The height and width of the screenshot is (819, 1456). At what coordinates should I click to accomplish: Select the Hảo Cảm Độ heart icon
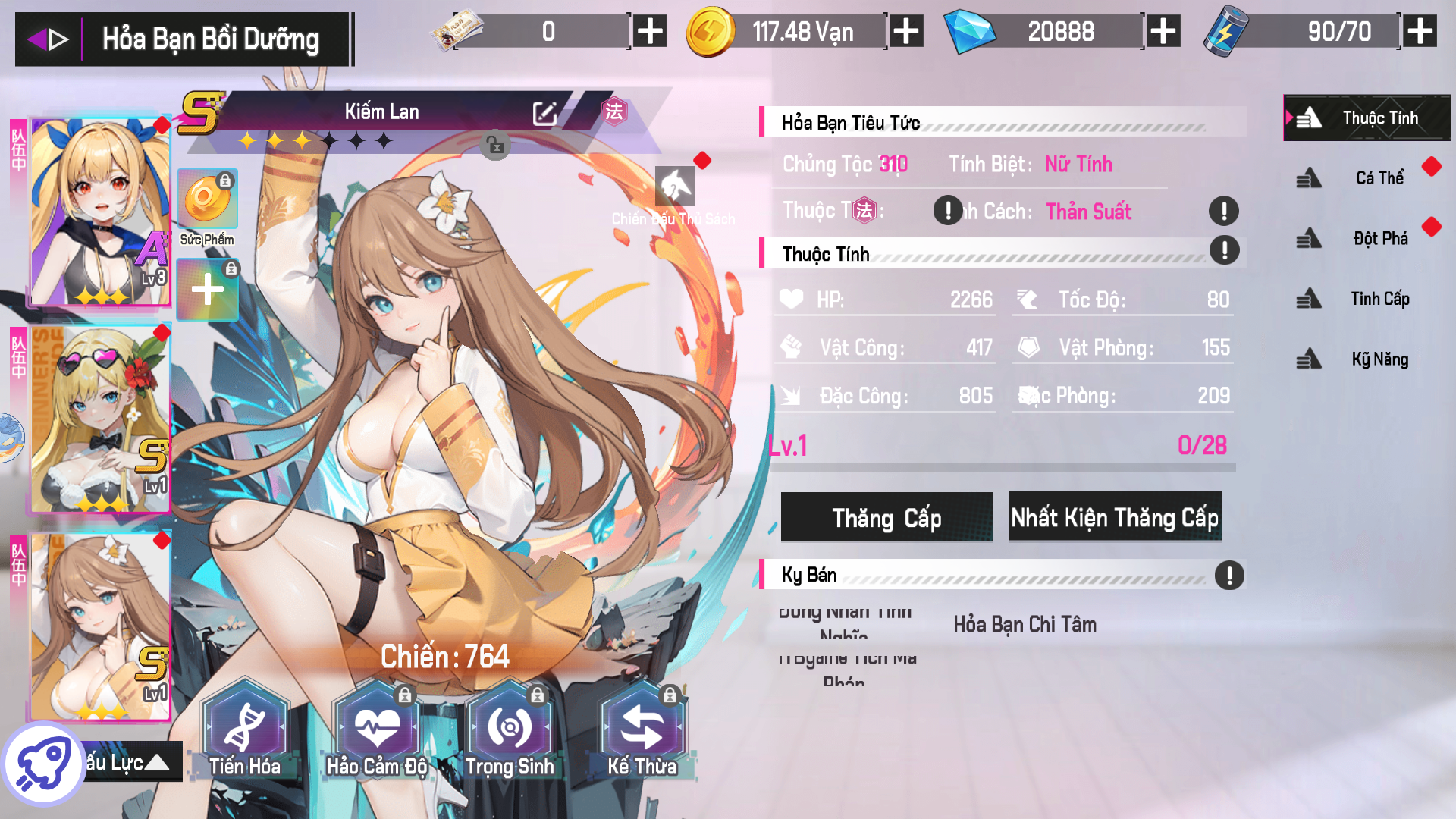(378, 726)
